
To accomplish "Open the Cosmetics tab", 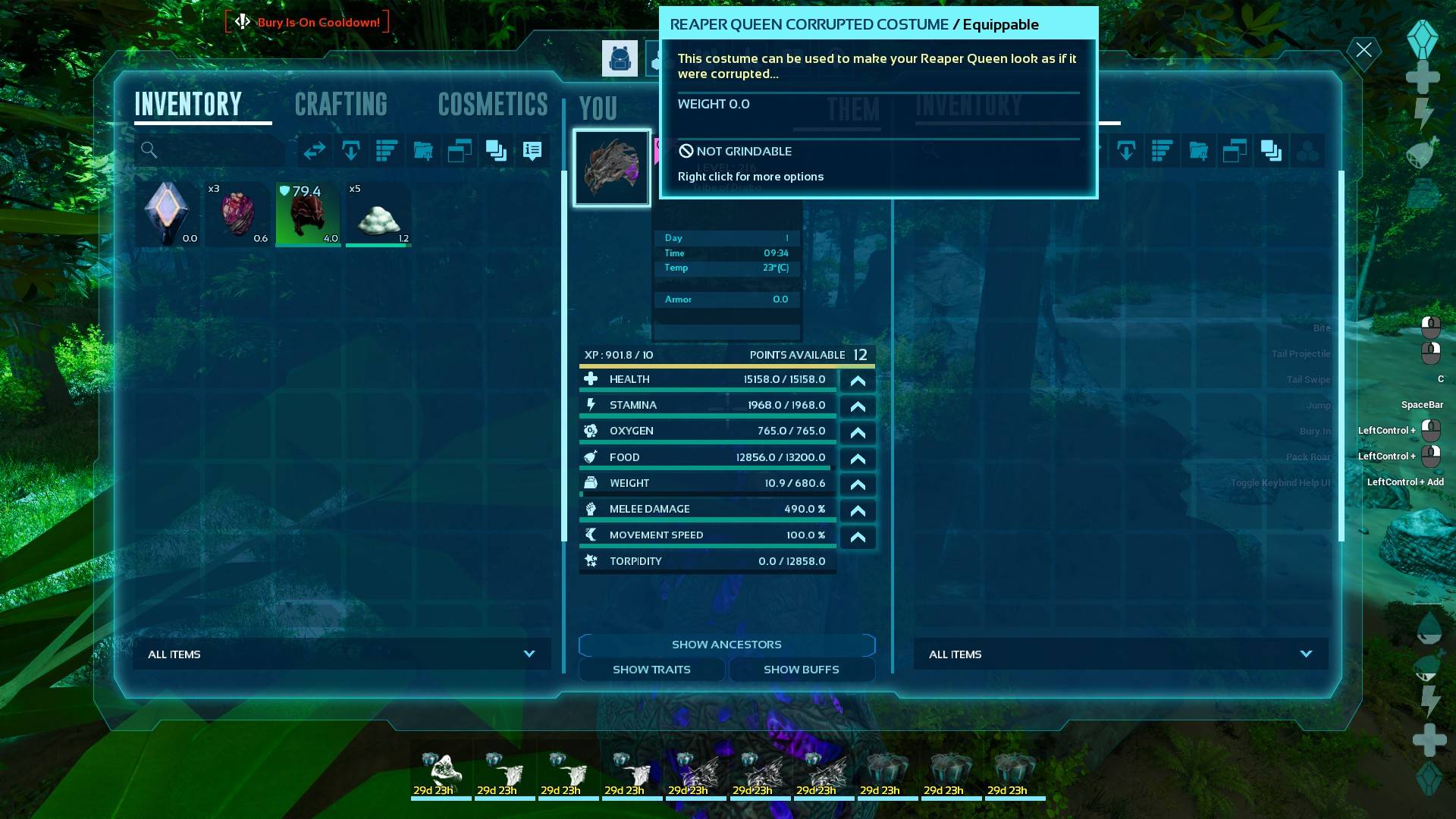I will (492, 105).
